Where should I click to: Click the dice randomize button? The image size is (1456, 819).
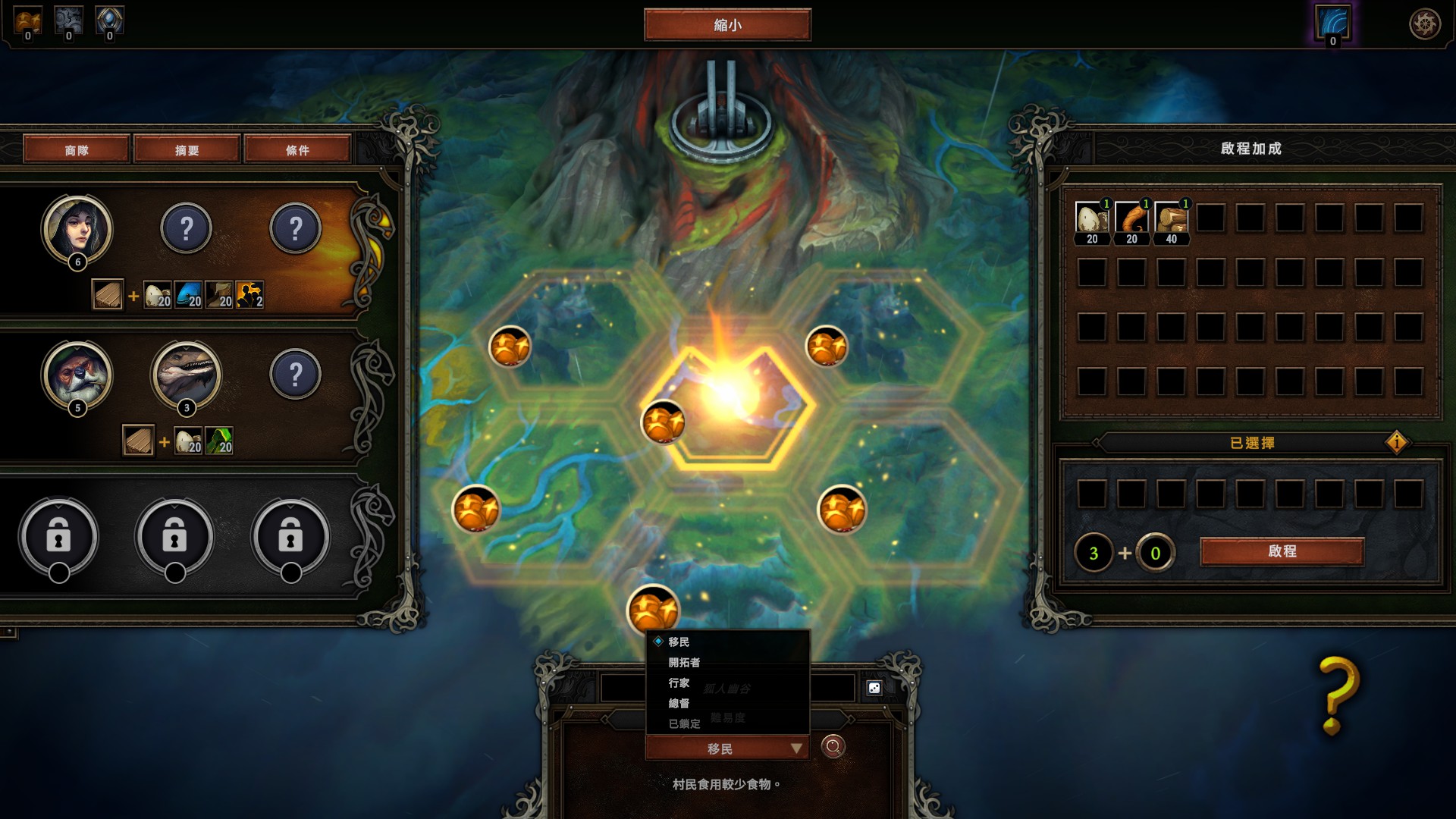874,687
